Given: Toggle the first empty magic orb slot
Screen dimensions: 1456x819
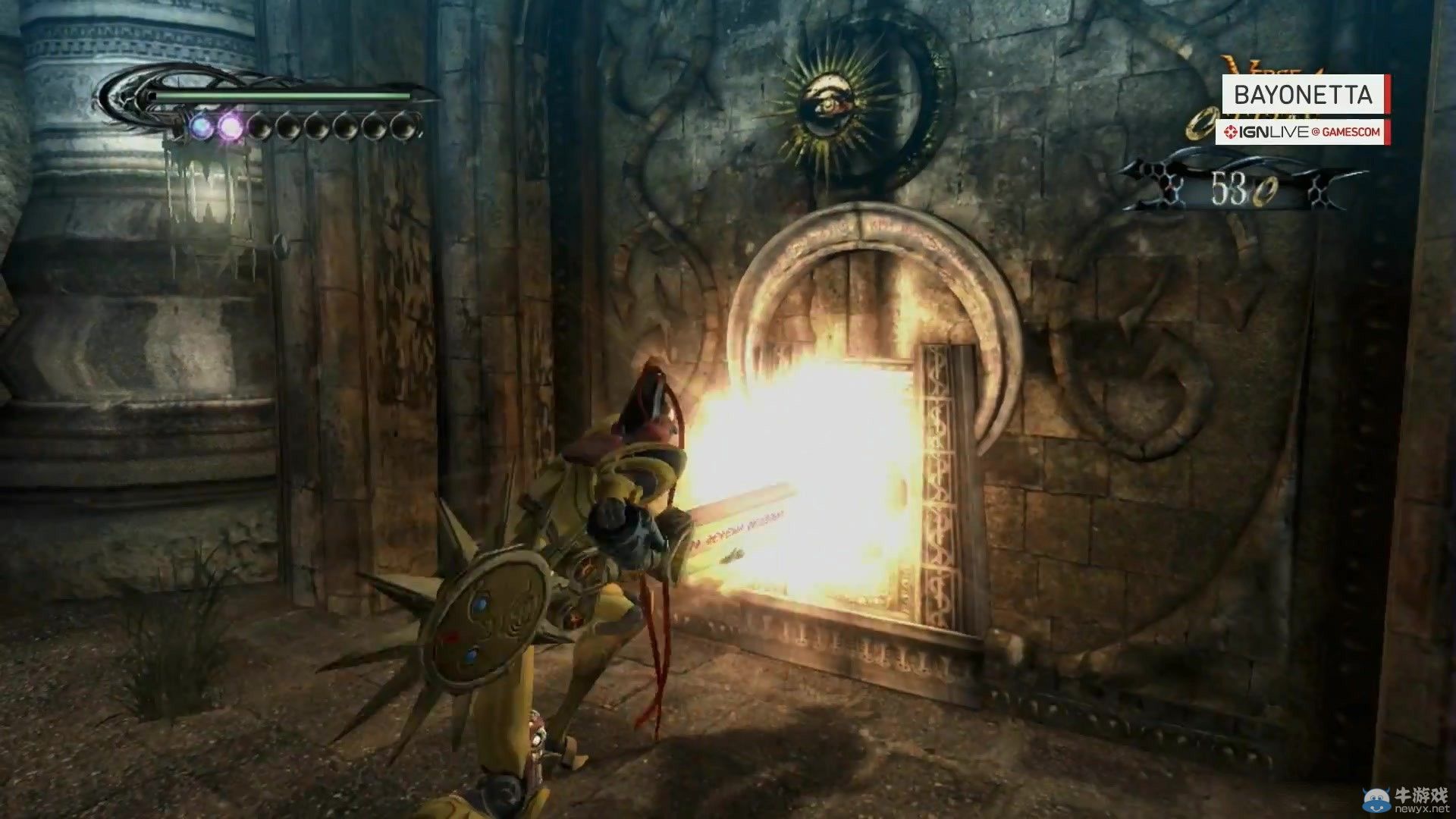Looking at the screenshot, I should pos(262,127).
